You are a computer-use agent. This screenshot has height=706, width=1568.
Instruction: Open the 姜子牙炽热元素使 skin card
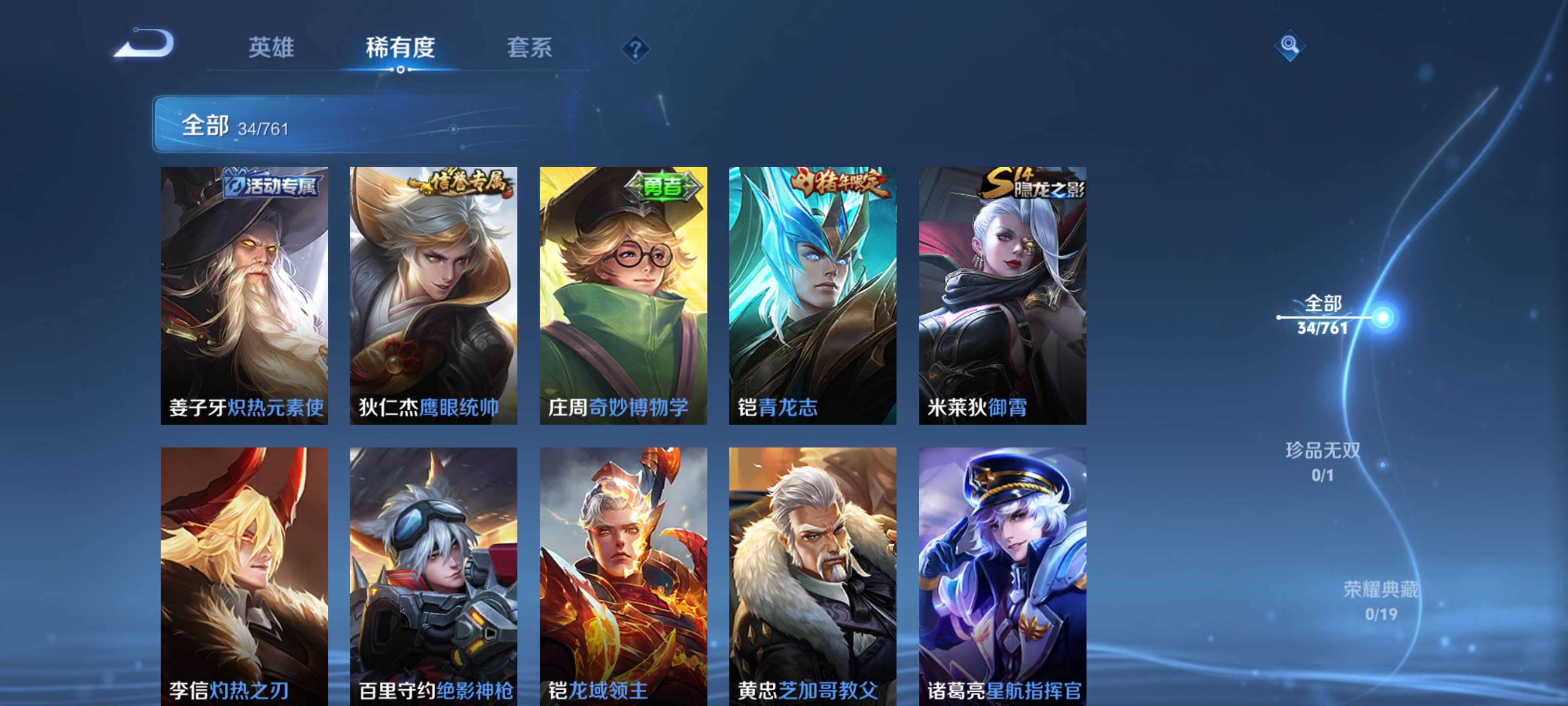[x=244, y=292]
